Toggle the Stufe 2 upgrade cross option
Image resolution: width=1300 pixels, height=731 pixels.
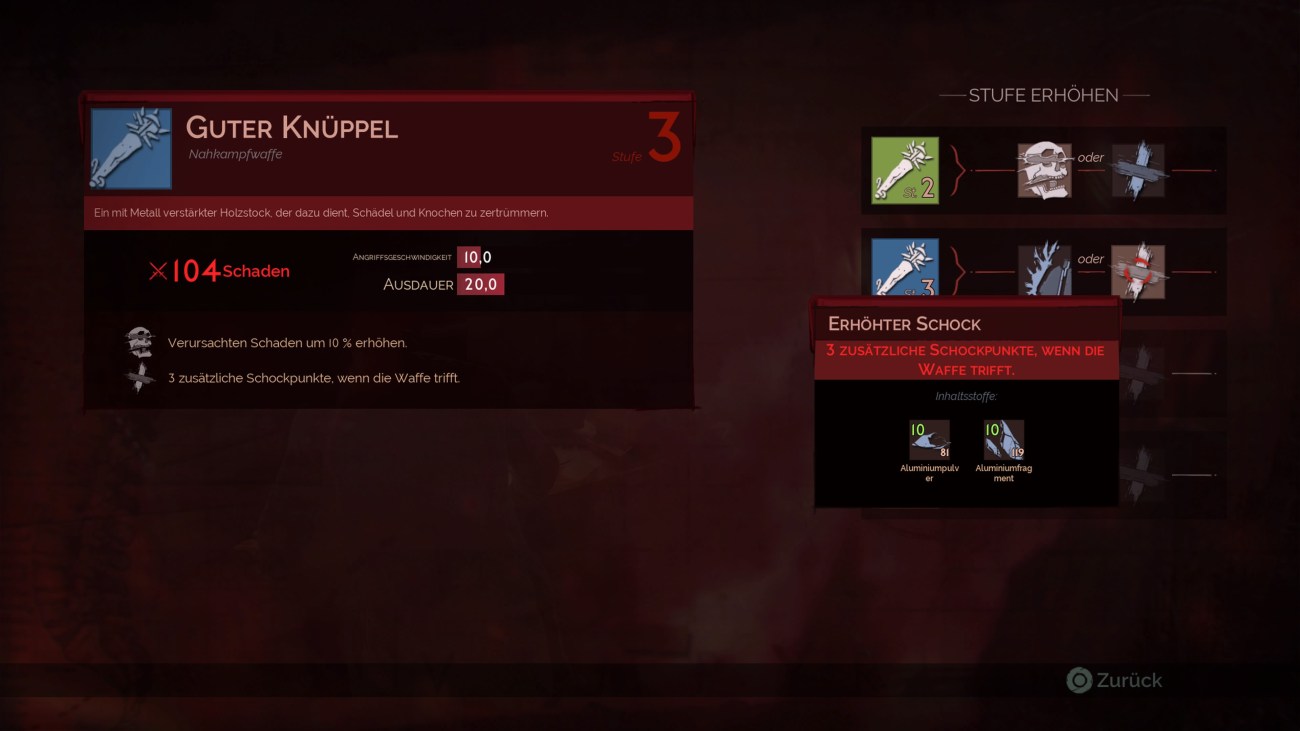[1140, 168]
